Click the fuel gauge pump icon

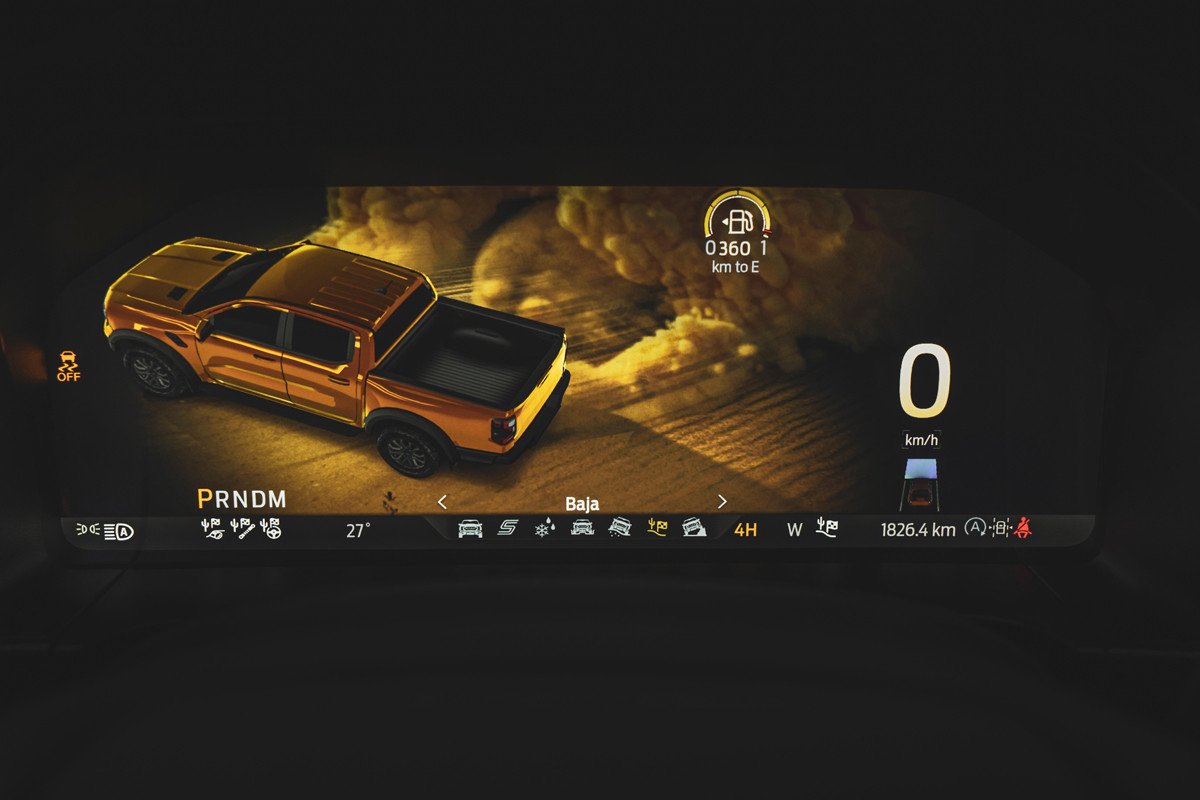(x=738, y=221)
